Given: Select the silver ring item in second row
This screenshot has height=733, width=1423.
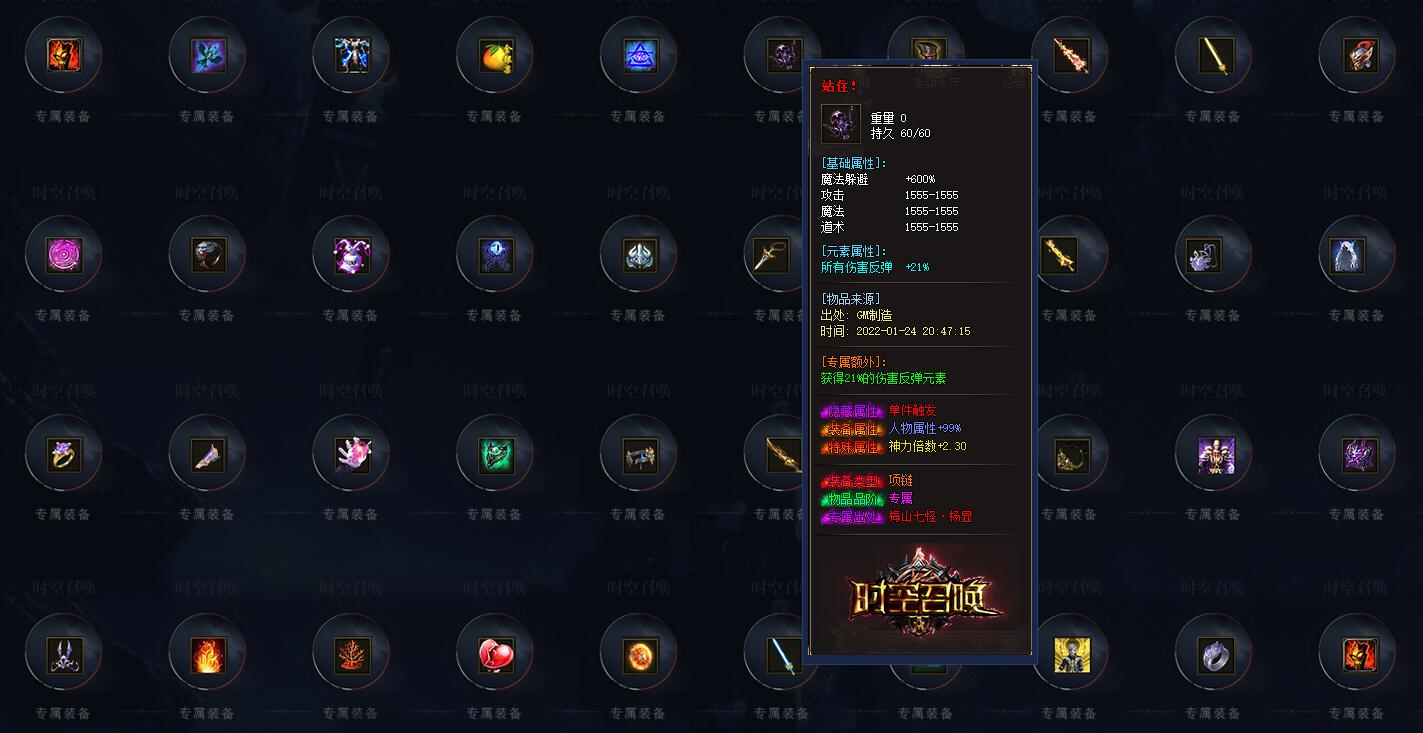Looking at the screenshot, I should pos(207,255).
